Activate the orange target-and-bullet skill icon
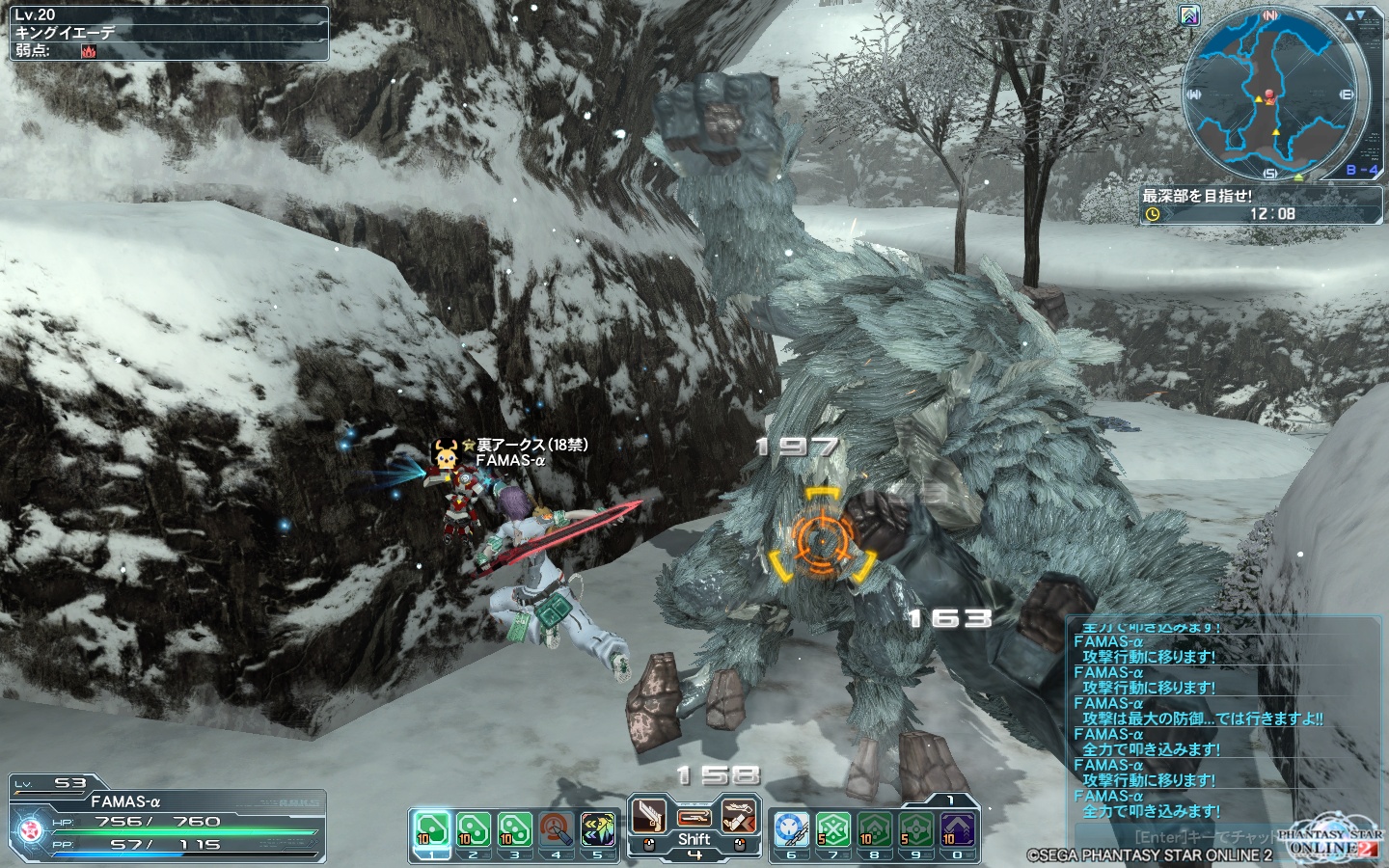This screenshot has height=868, width=1389. pyautogui.click(x=557, y=829)
